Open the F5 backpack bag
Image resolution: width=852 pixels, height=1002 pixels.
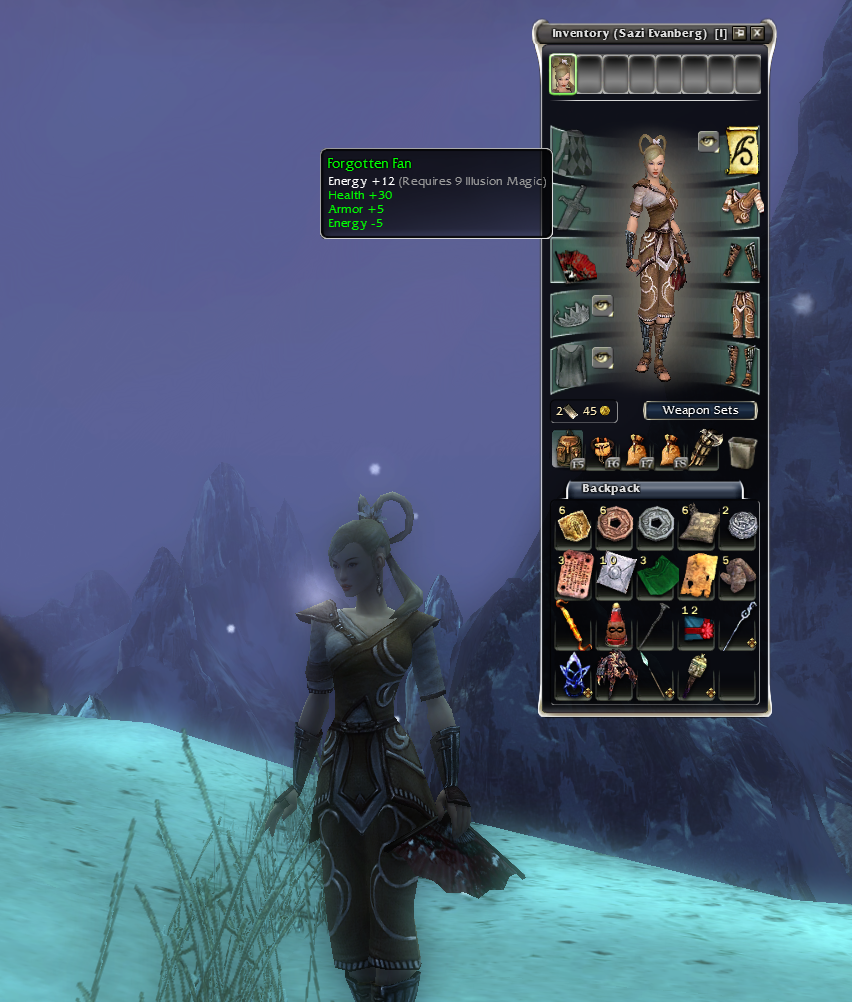(x=568, y=450)
